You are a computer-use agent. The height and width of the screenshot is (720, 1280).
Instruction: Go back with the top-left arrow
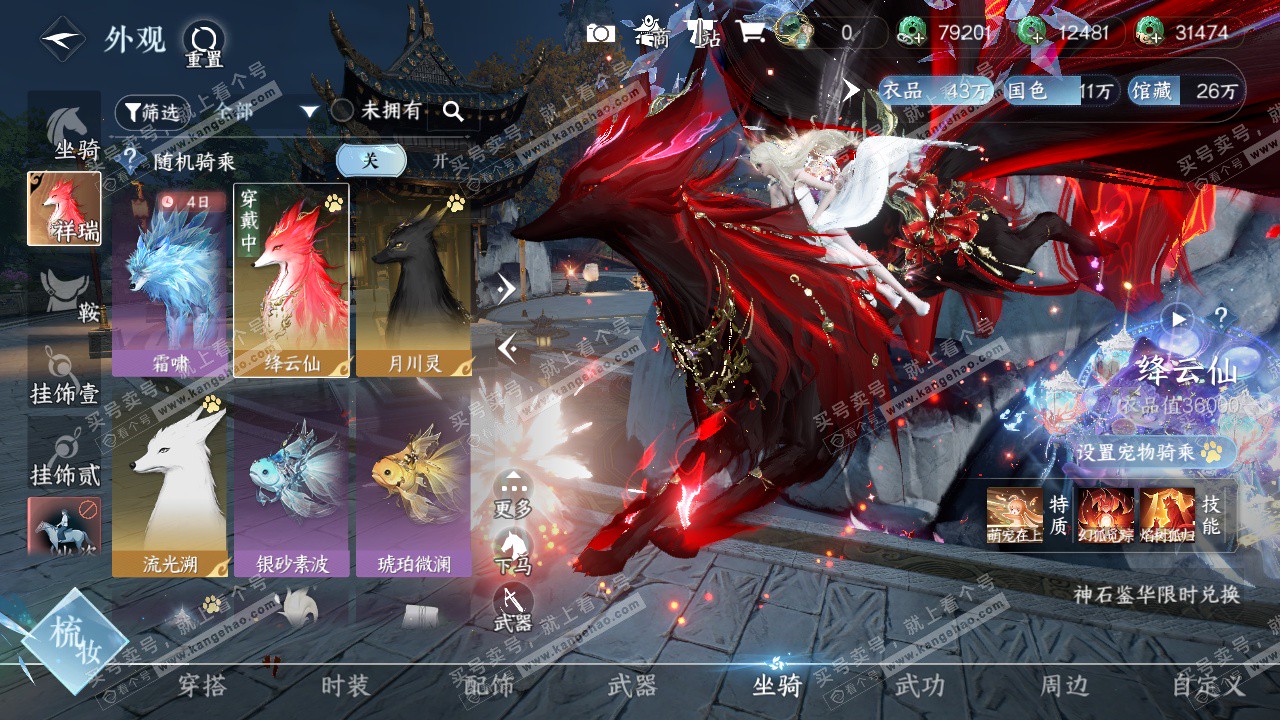pos(62,39)
